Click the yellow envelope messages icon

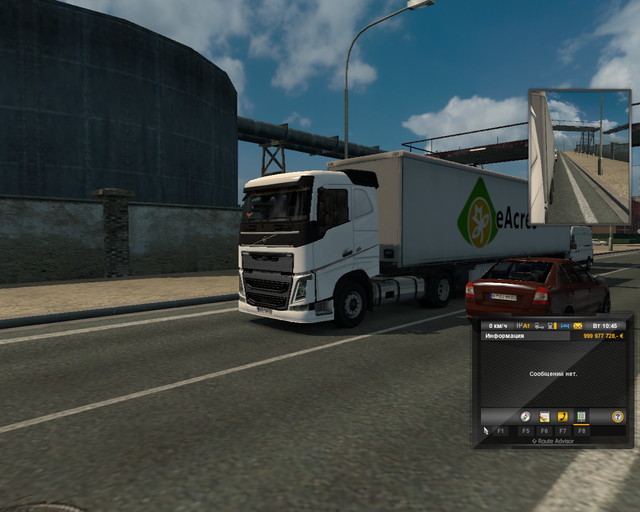tap(575, 325)
